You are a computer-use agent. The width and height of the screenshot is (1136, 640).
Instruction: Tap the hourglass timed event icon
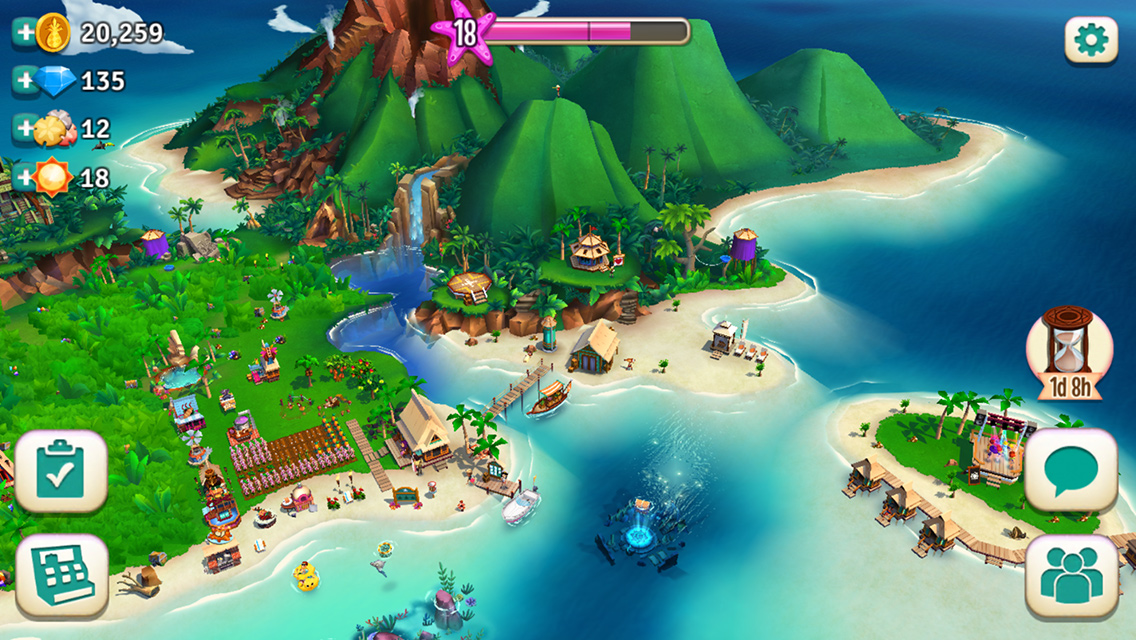[x=1069, y=352]
